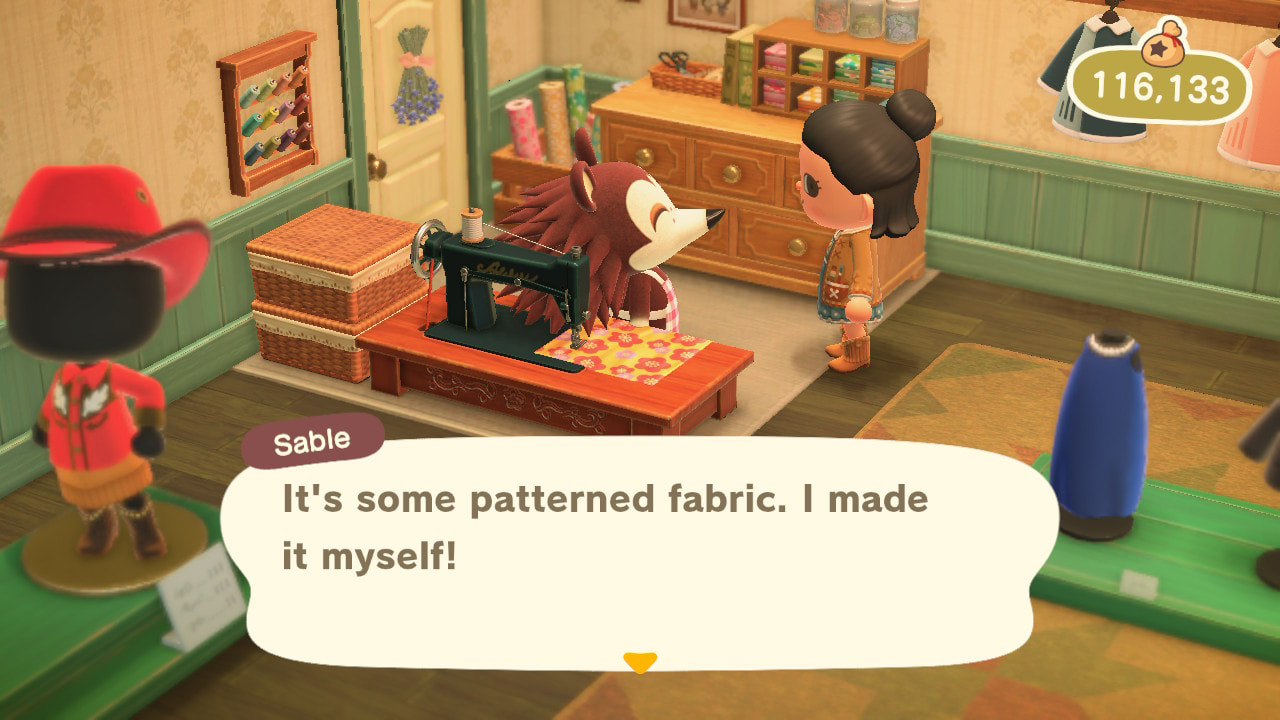Advance dialogue with the yellow continue arrow
The height and width of the screenshot is (720, 1280).
(639, 662)
